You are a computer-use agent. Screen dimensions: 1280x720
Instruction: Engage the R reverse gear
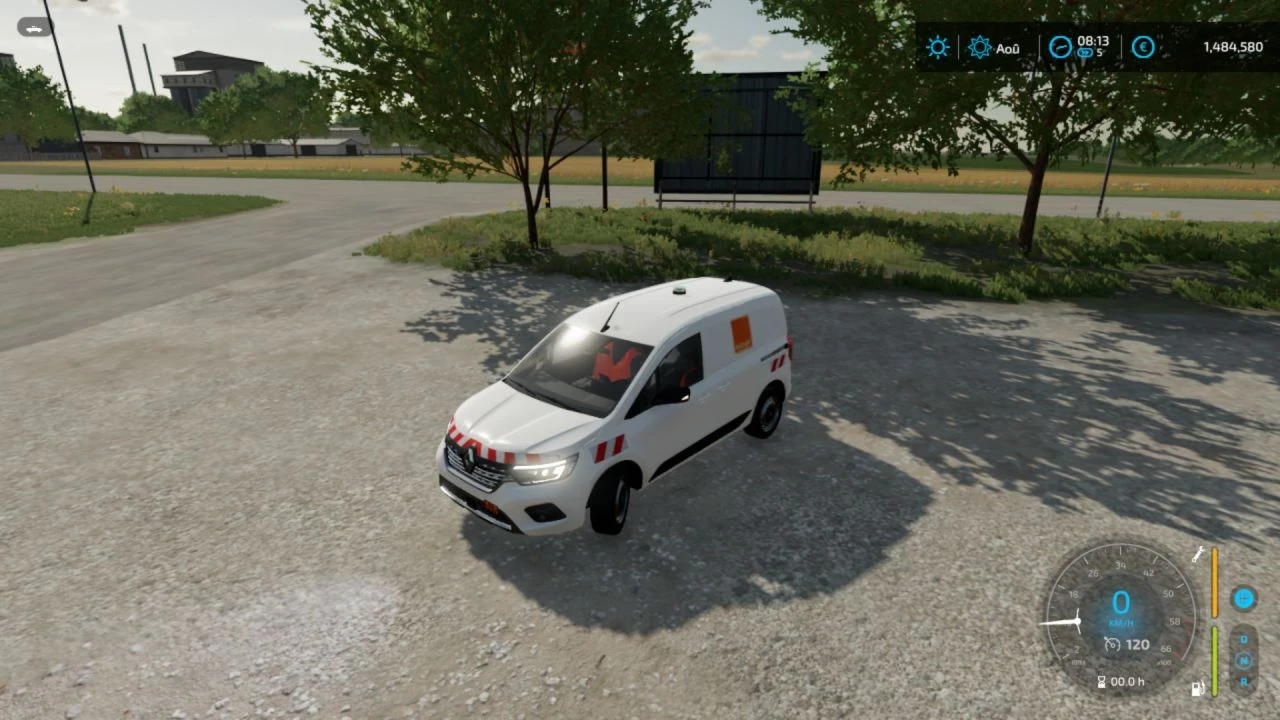pos(1243,682)
